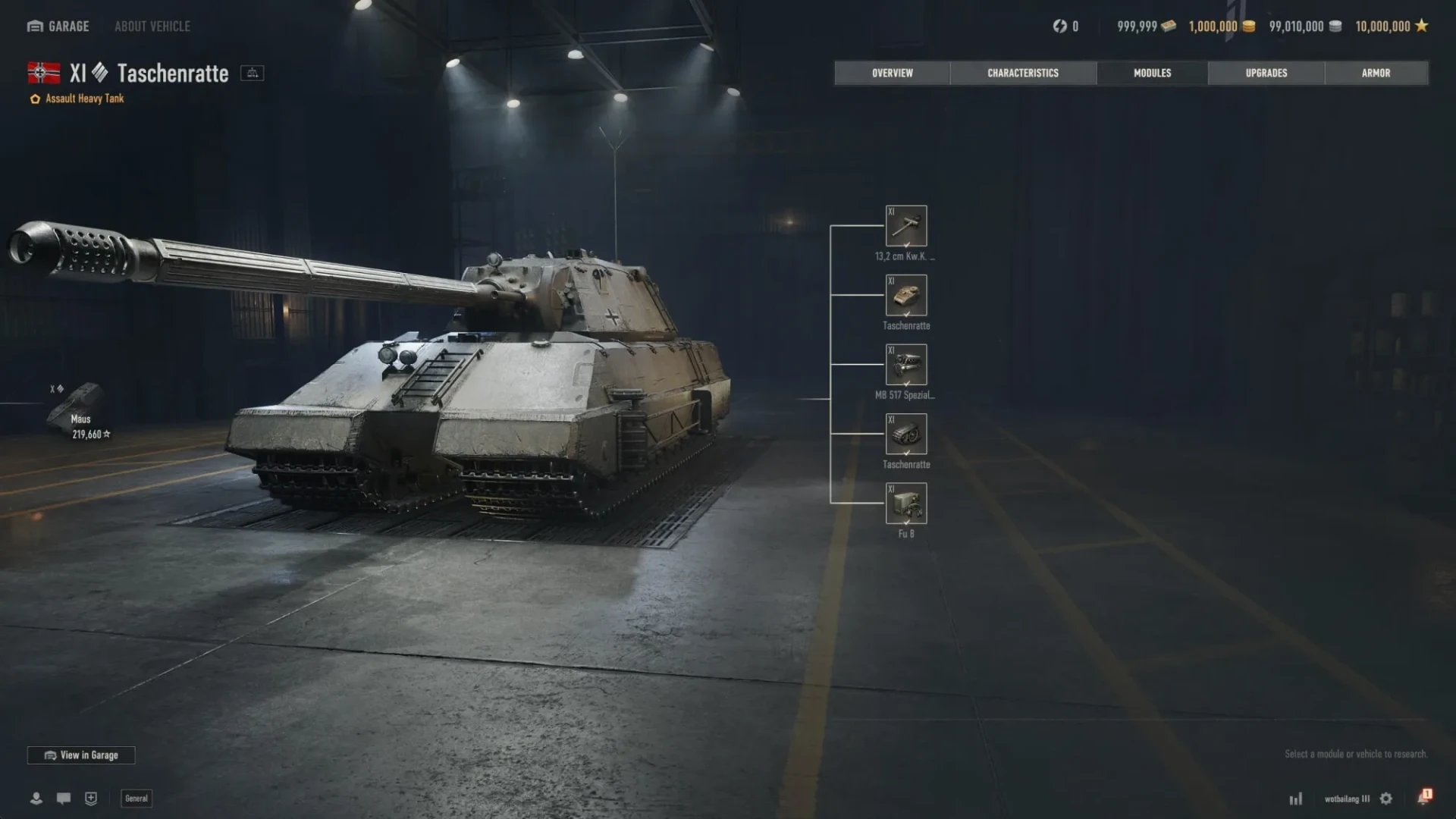The image size is (1456, 819).
Task: Switch to the Characteristics tab
Action: 1022,73
